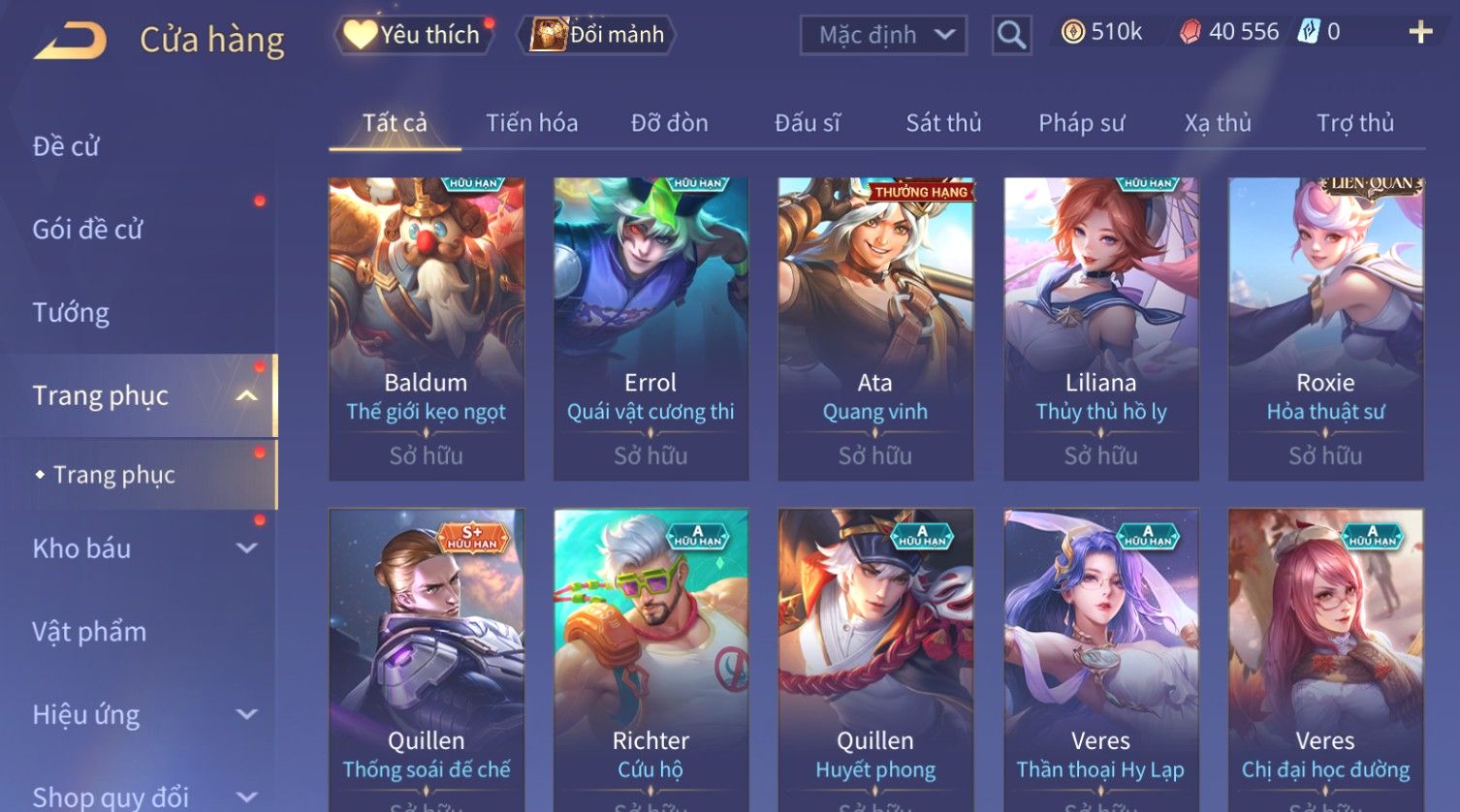1460x812 pixels.
Task: Select the Vật phẩm menu entry
Action: [89, 632]
